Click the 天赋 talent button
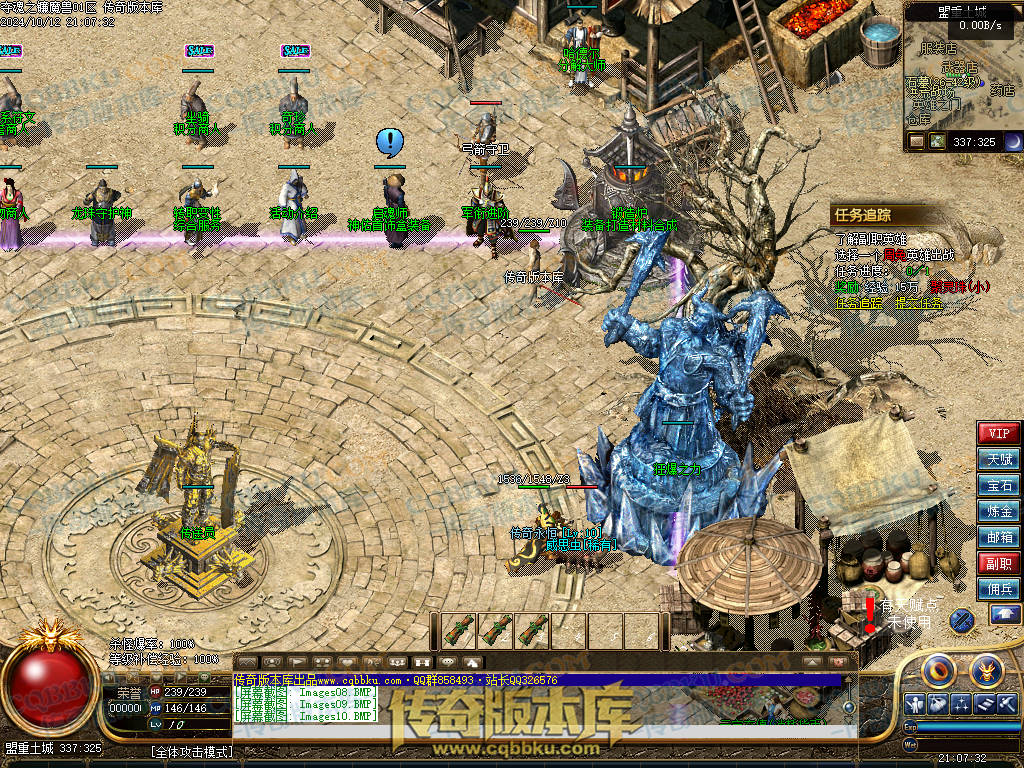 (998, 459)
